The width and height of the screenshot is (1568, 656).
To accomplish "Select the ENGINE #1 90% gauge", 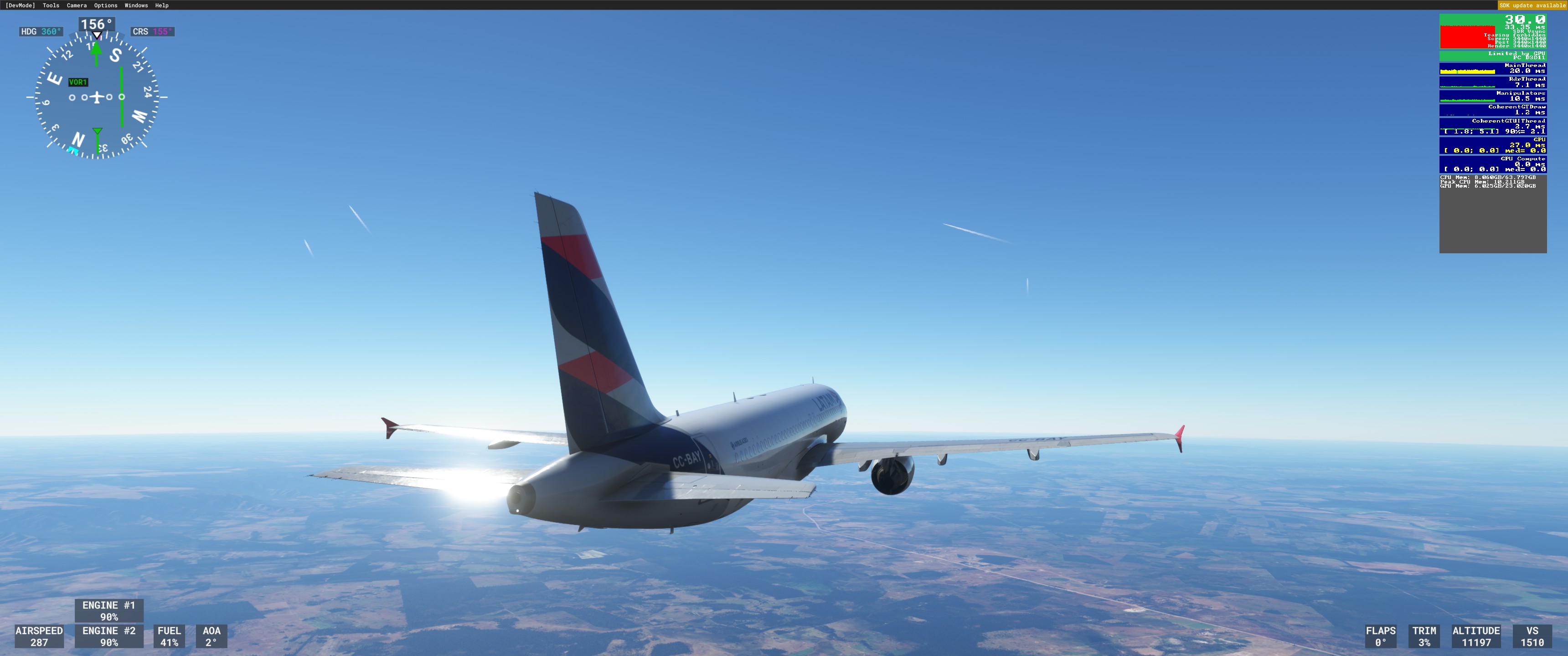I will [109, 610].
